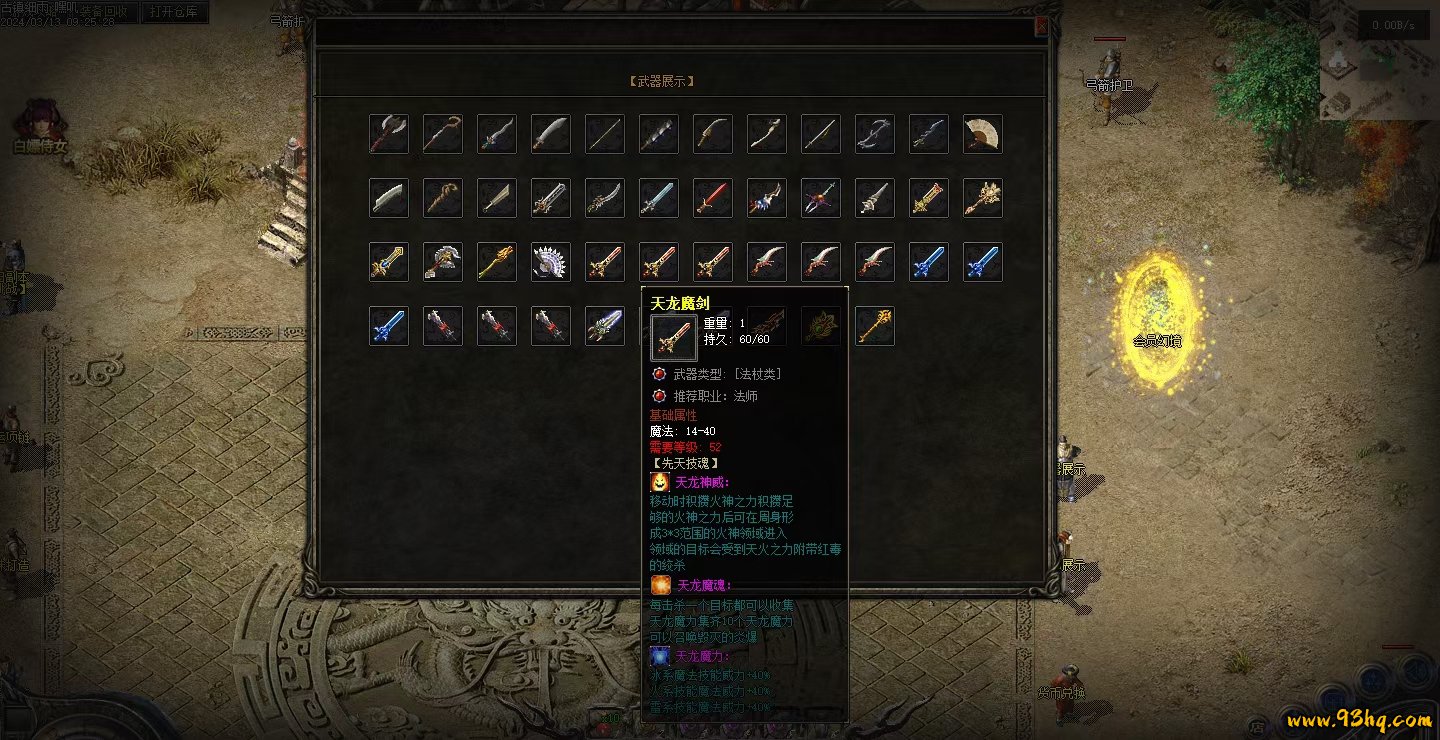Select the double-bladed battle axe slot

(389, 134)
